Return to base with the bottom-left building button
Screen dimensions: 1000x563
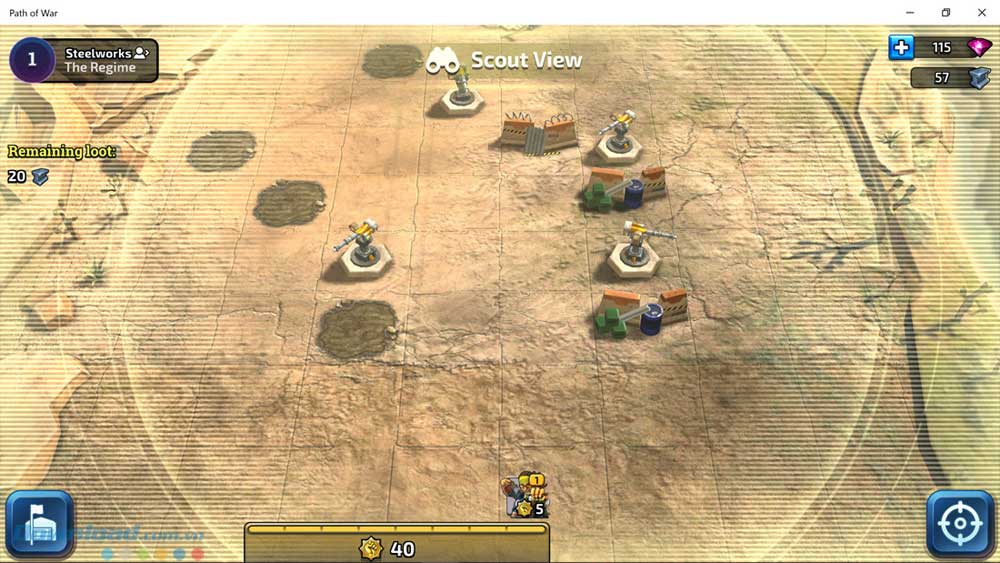40,523
